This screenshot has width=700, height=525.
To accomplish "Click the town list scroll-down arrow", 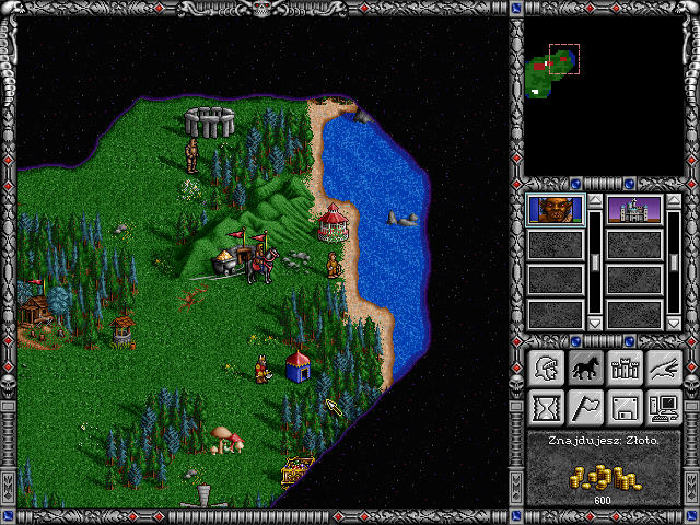I will [674, 323].
